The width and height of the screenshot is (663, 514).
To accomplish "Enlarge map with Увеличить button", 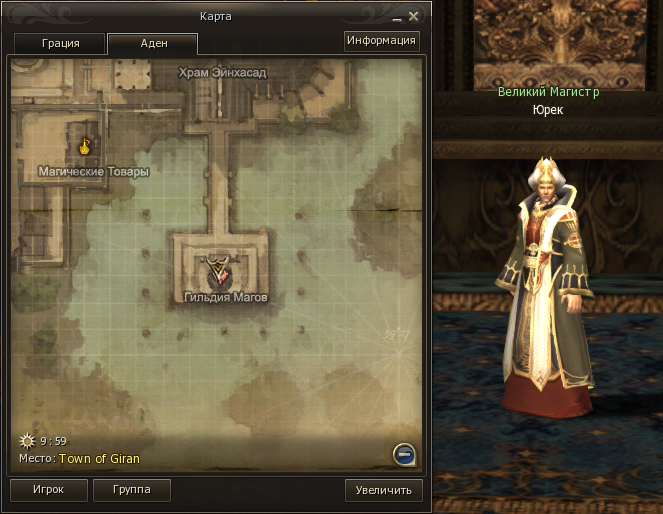I will (x=384, y=491).
